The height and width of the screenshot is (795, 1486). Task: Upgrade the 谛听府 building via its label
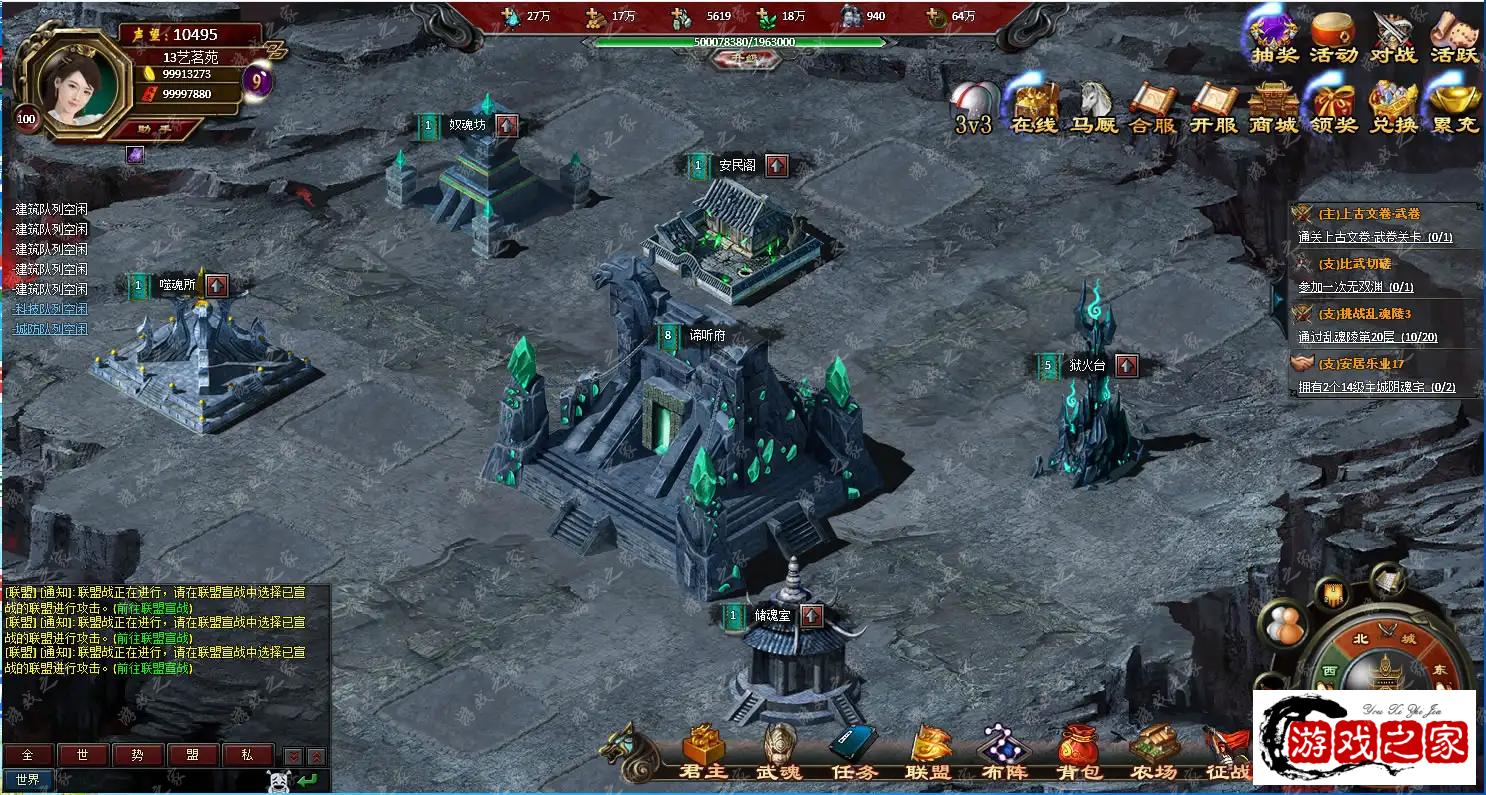pos(706,336)
